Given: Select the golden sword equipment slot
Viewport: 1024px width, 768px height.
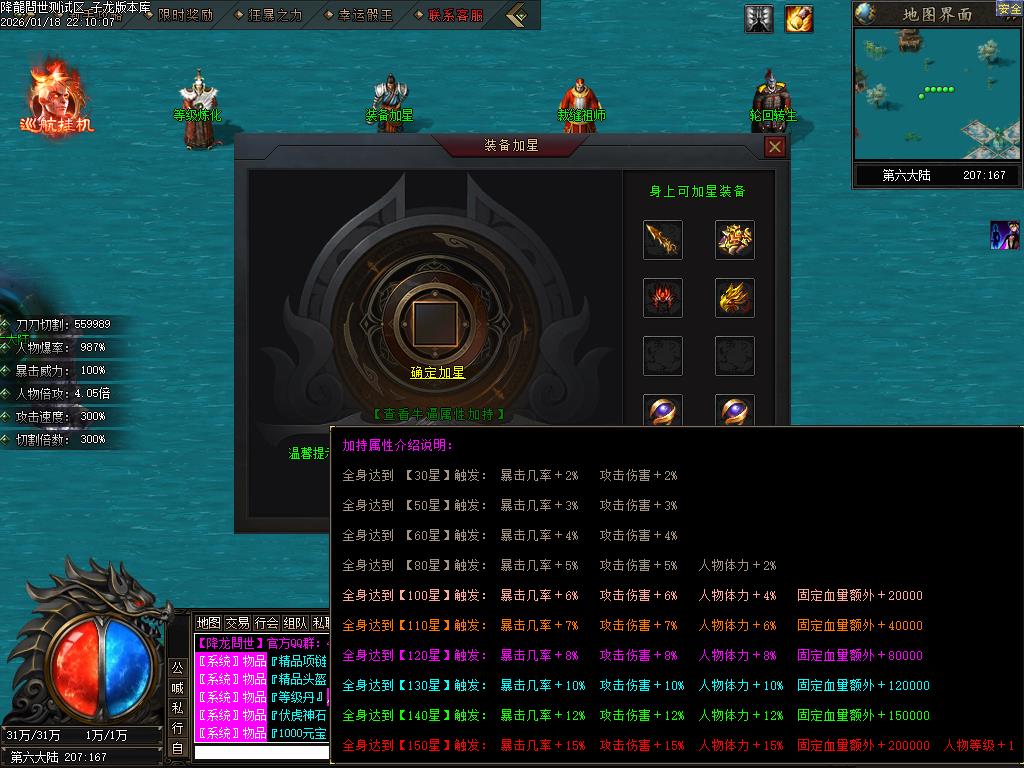Looking at the screenshot, I should [663, 240].
